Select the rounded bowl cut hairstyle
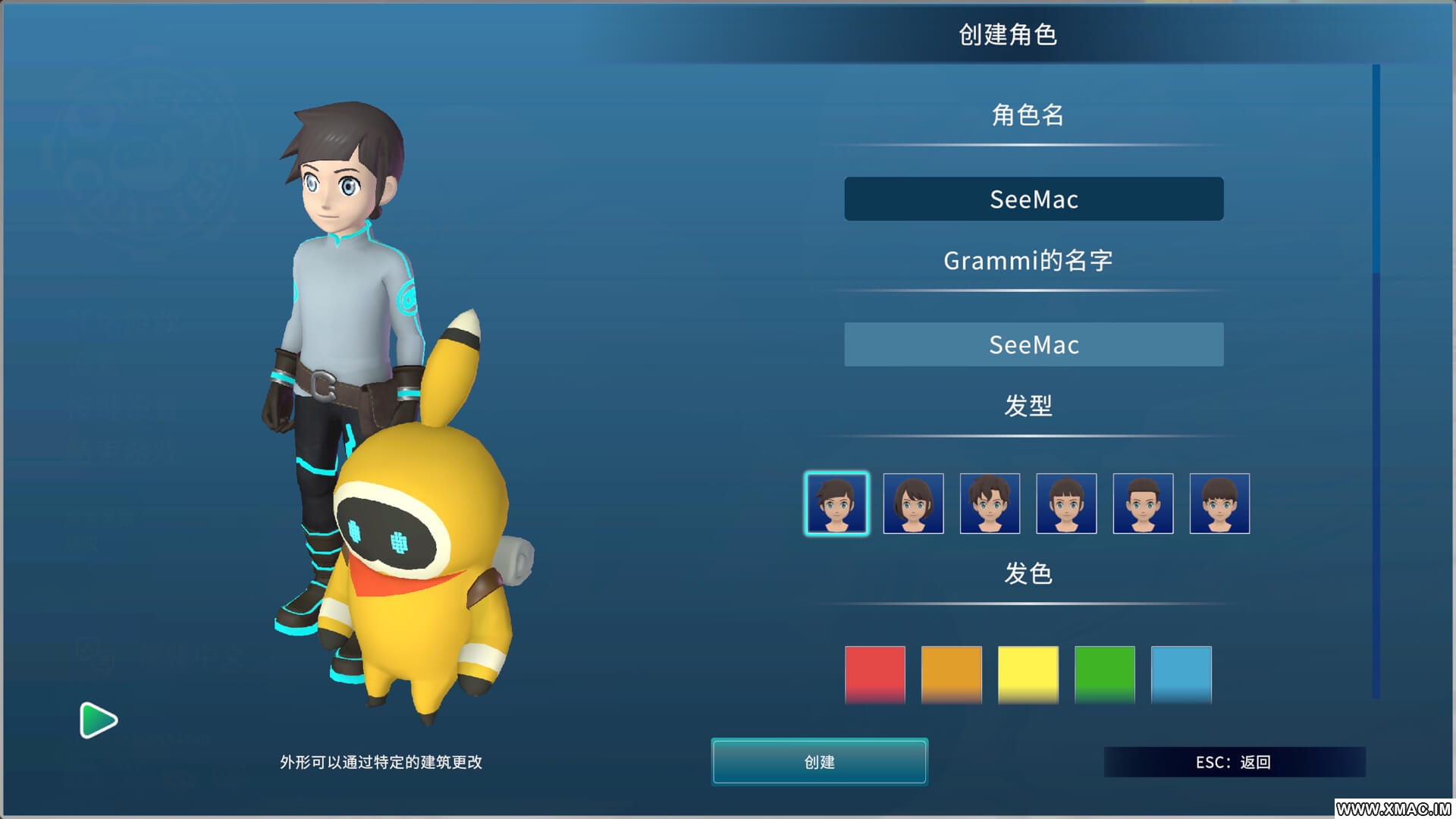 1219,504
